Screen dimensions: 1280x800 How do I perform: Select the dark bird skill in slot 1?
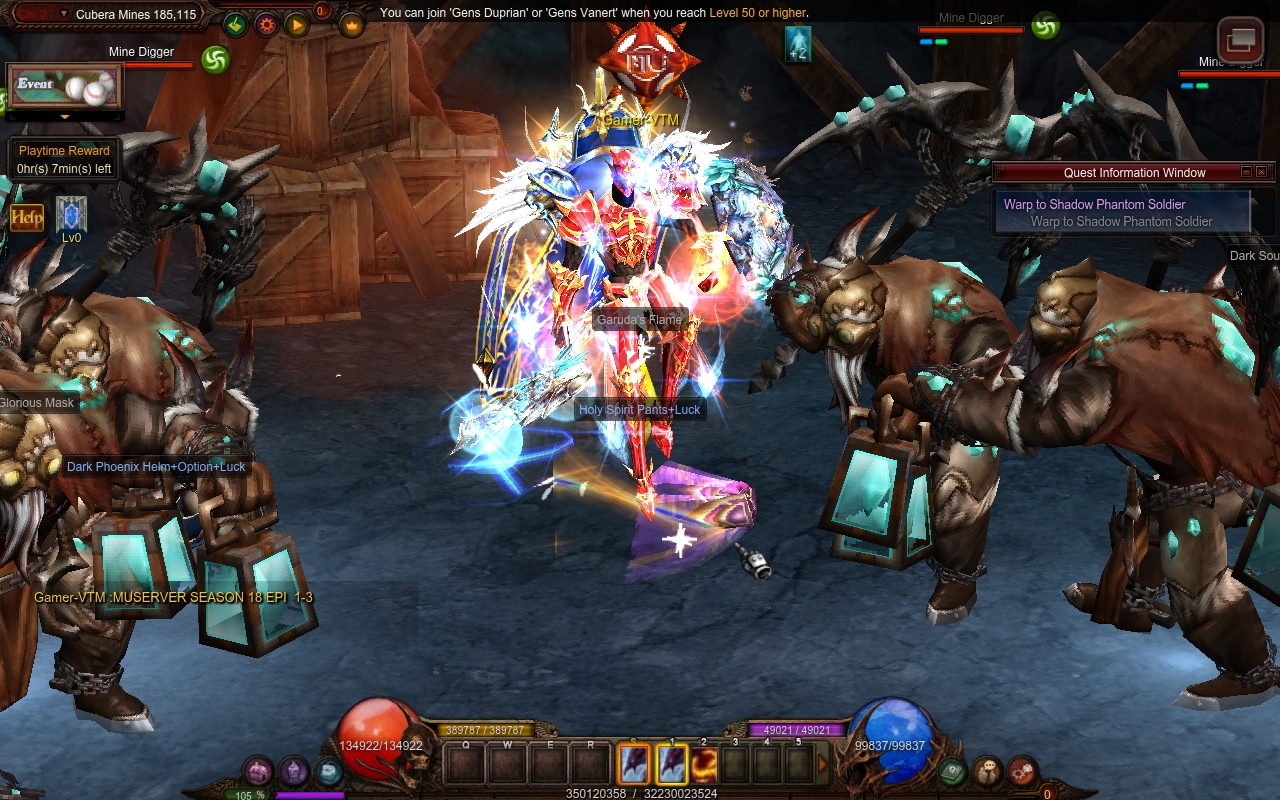click(671, 765)
